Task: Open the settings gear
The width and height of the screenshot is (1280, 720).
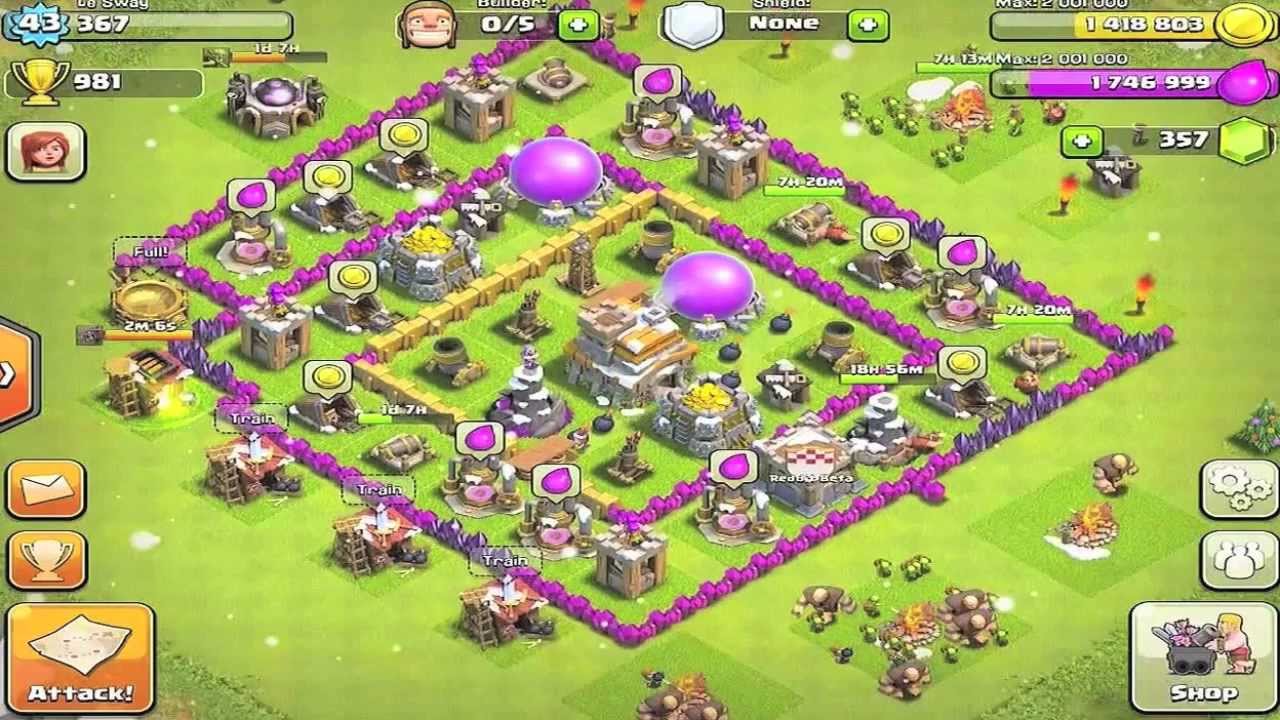Action: coord(1237,489)
